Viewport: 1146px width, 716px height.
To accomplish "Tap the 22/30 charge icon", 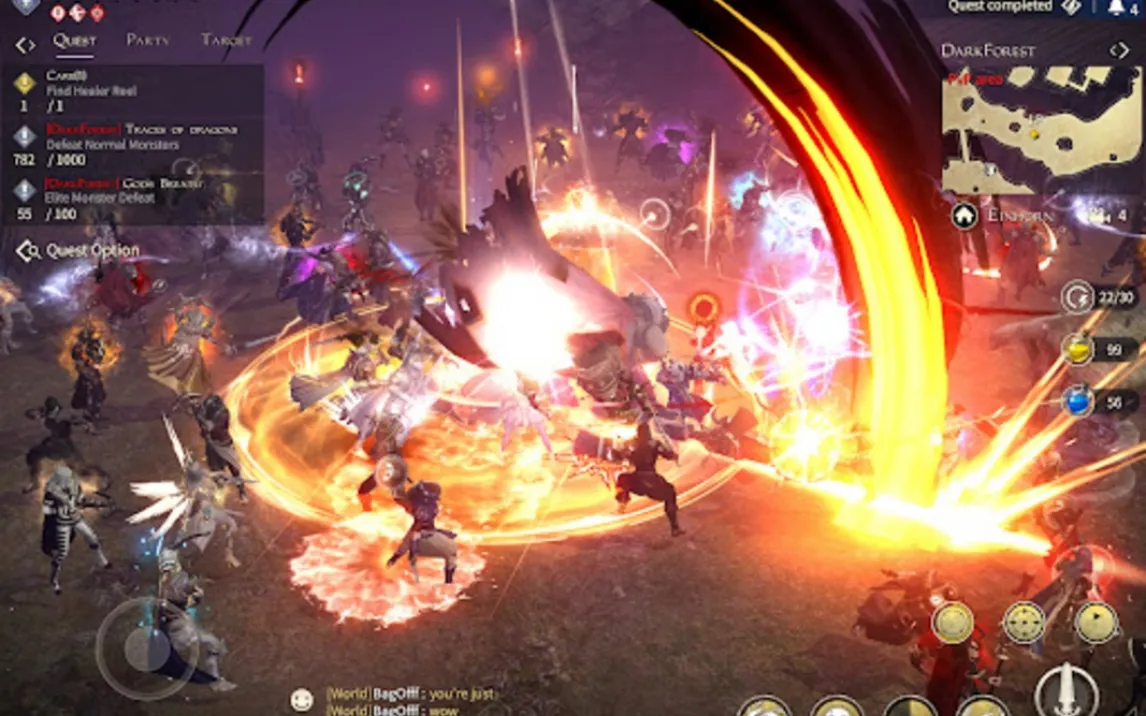I will (x=1078, y=297).
